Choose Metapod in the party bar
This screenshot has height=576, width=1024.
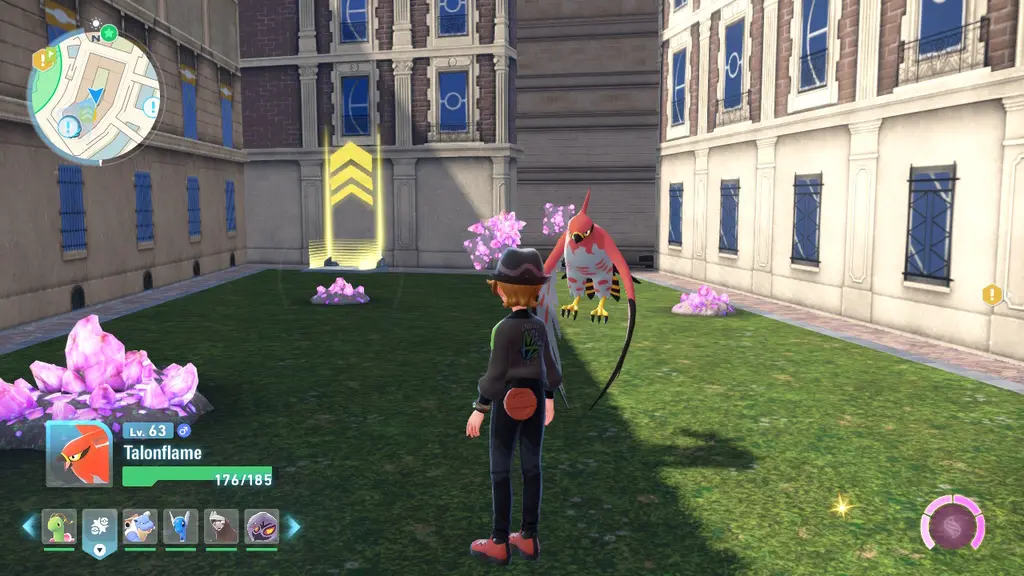pyautogui.click(x=59, y=526)
